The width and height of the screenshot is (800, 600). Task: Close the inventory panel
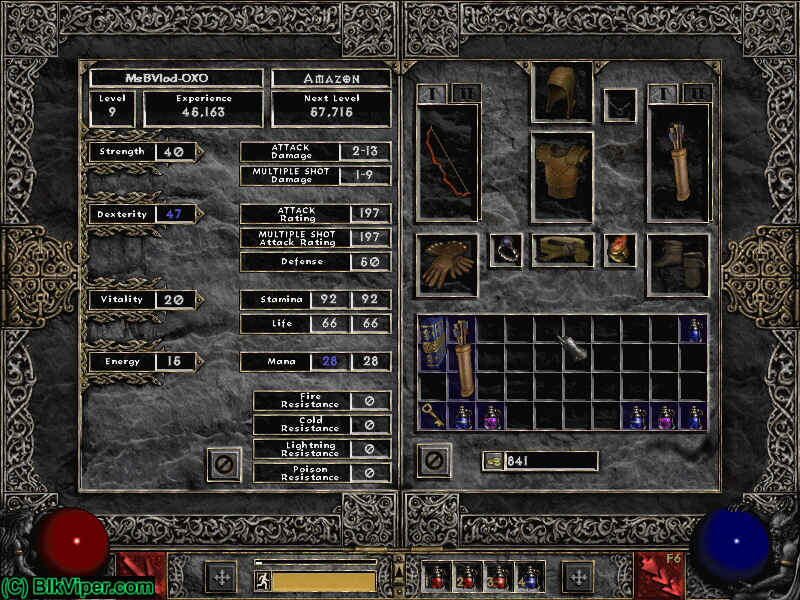pos(434,461)
